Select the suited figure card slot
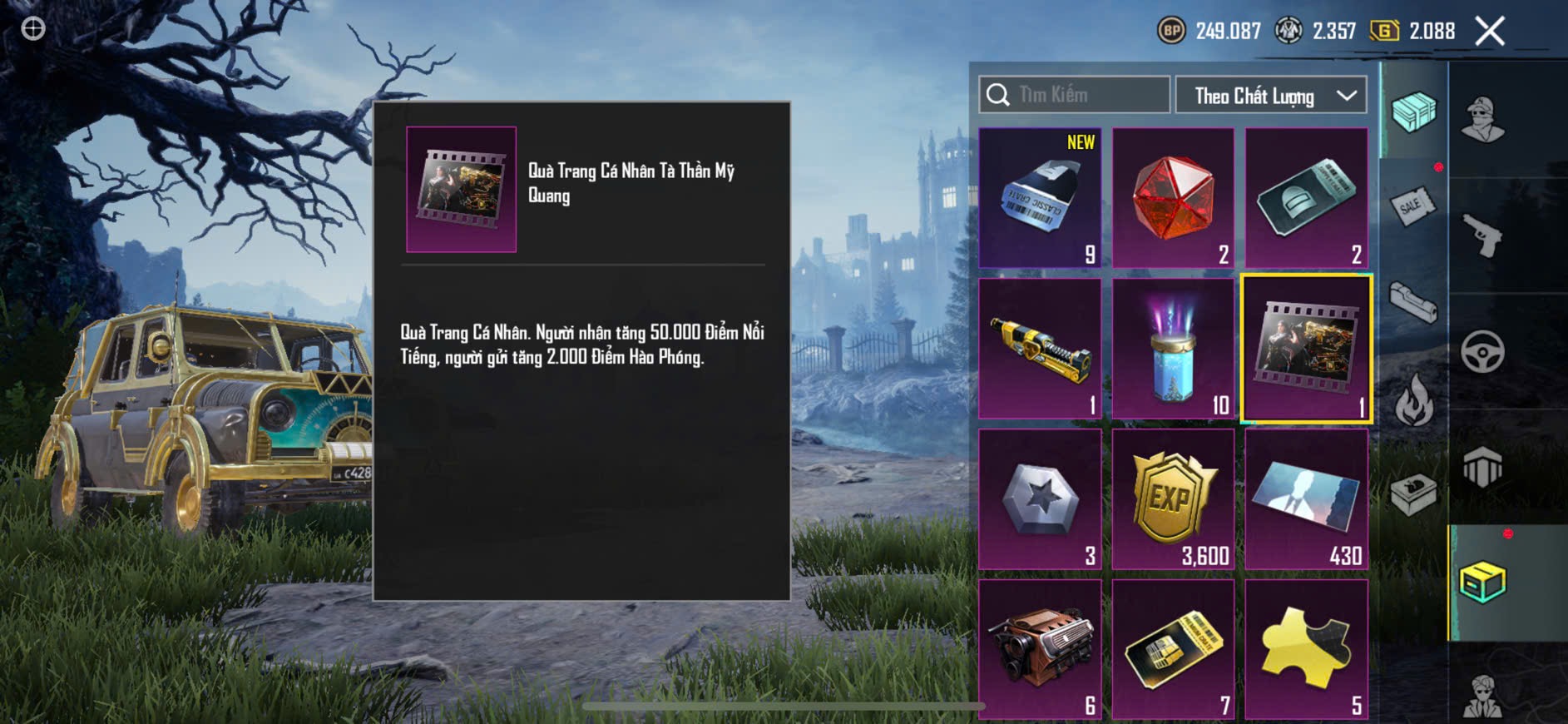The image size is (1568, 724). pos(1306,499)
